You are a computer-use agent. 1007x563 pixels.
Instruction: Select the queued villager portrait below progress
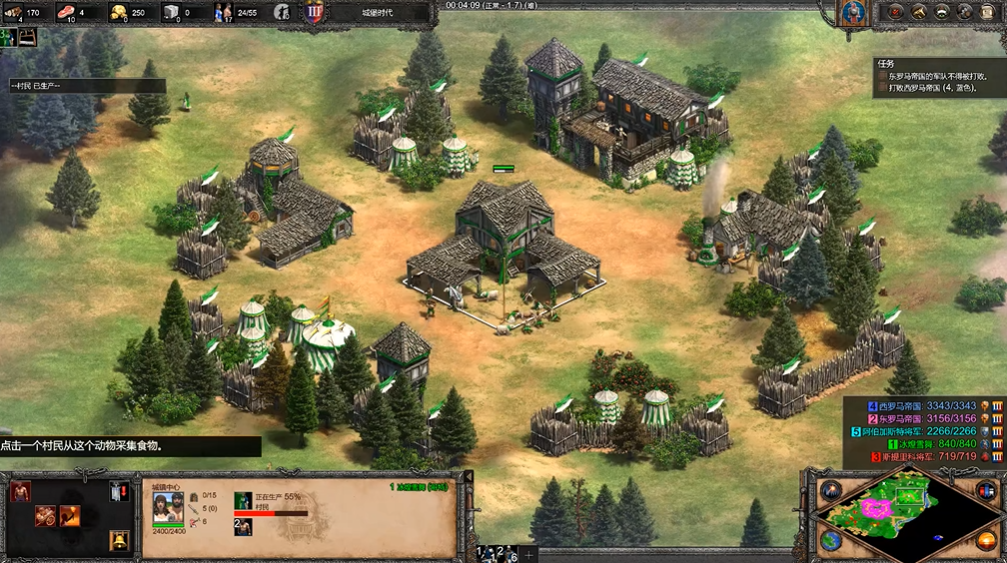[243, 527]
